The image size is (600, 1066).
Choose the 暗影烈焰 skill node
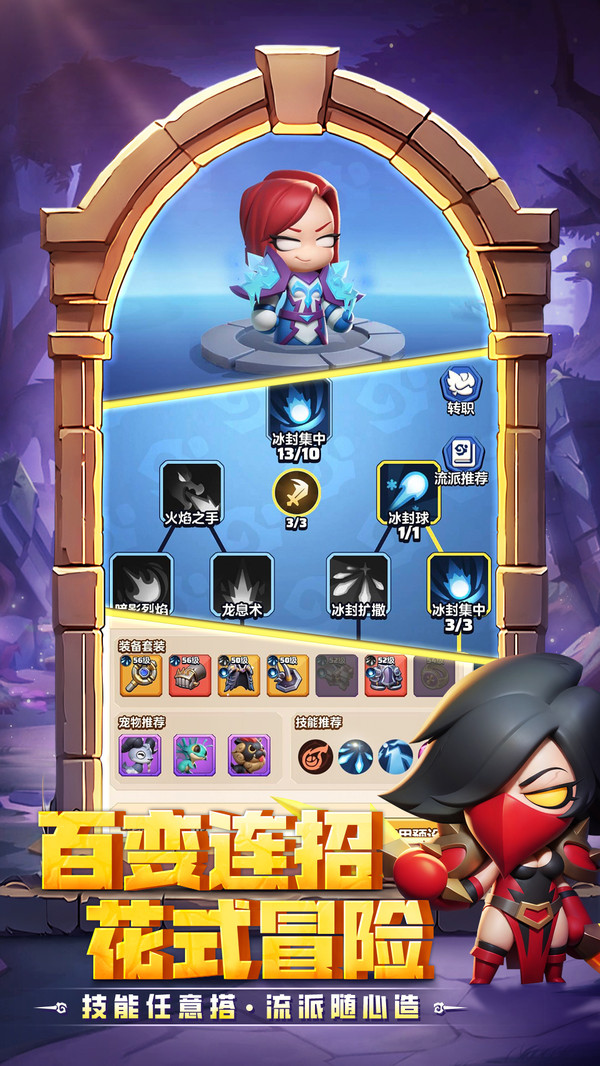tap(142, 578)
